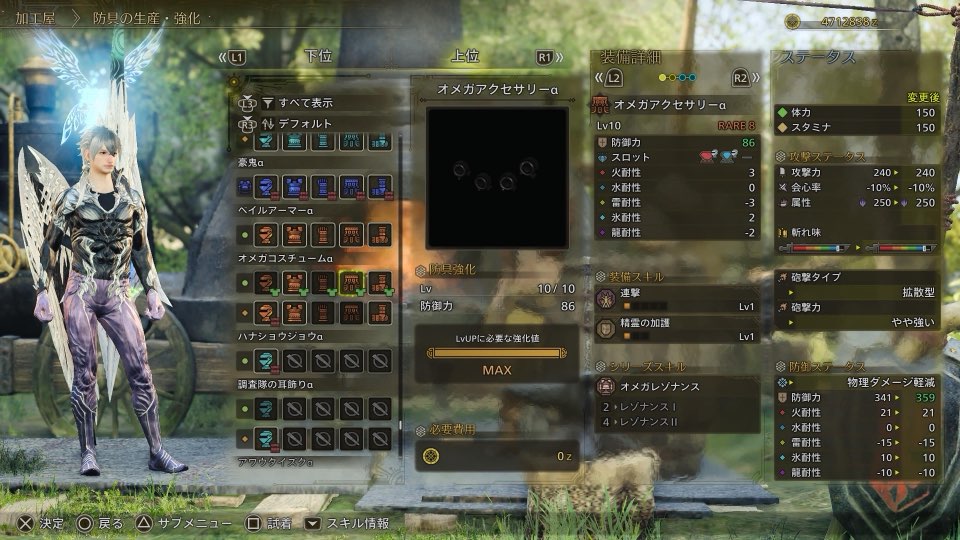
Task: Select the オメガレゾナンス series skill row
Action: (677, 386)
